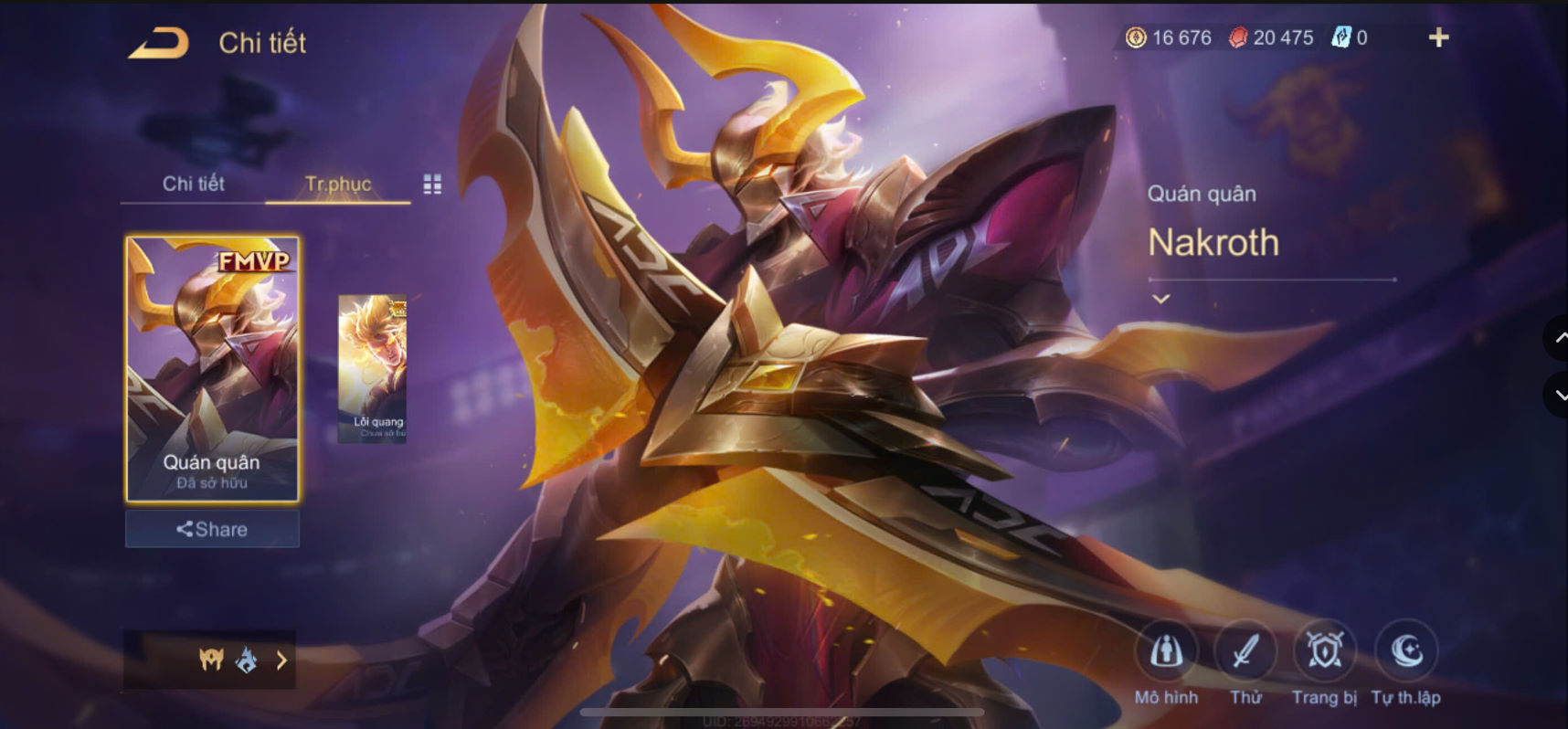Screen dimensions: 1568x729
Task: Tap the FMVP label on the Quán quân card
Action: [253, 260]
